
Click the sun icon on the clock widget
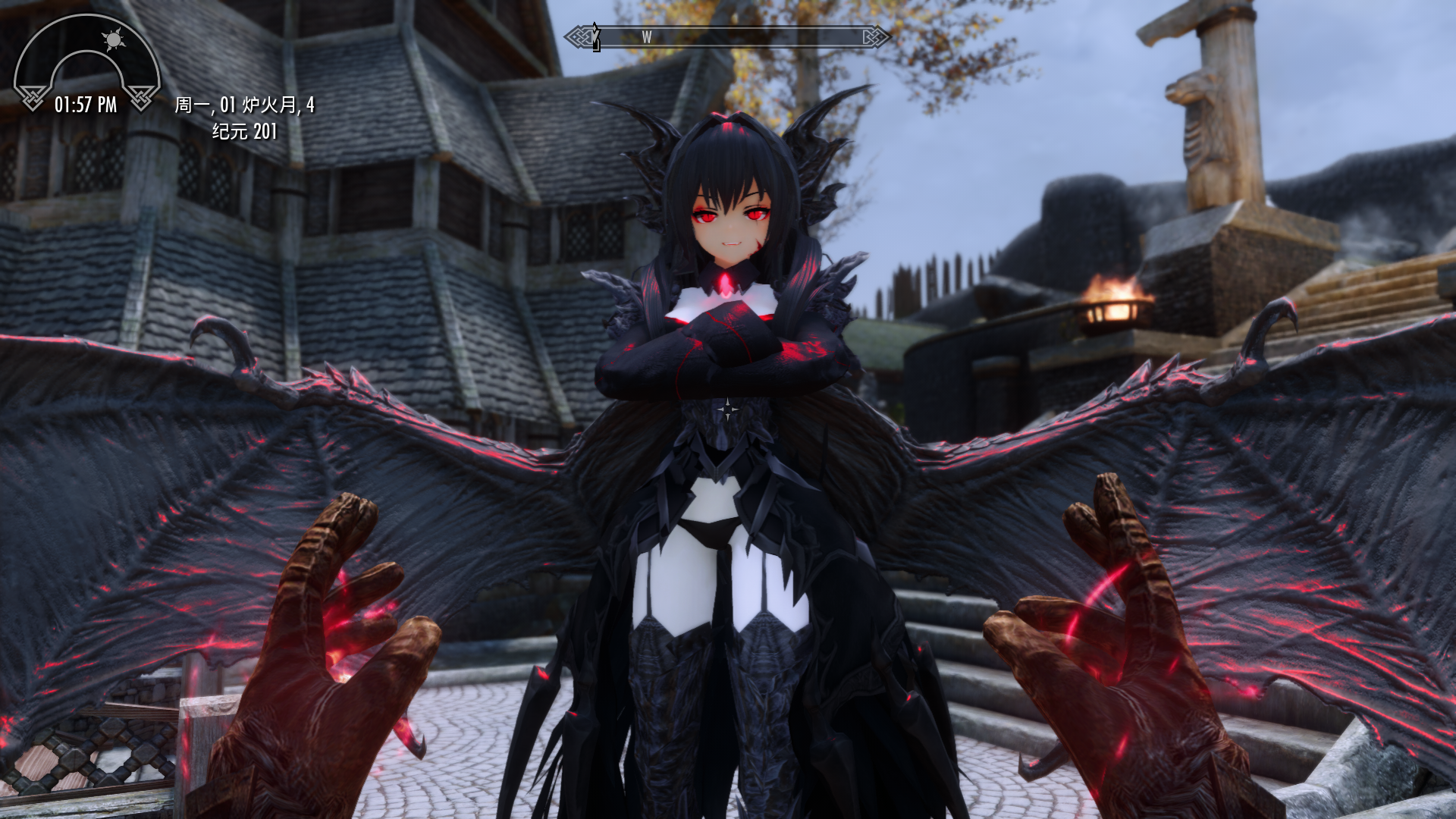coord(114,39)
